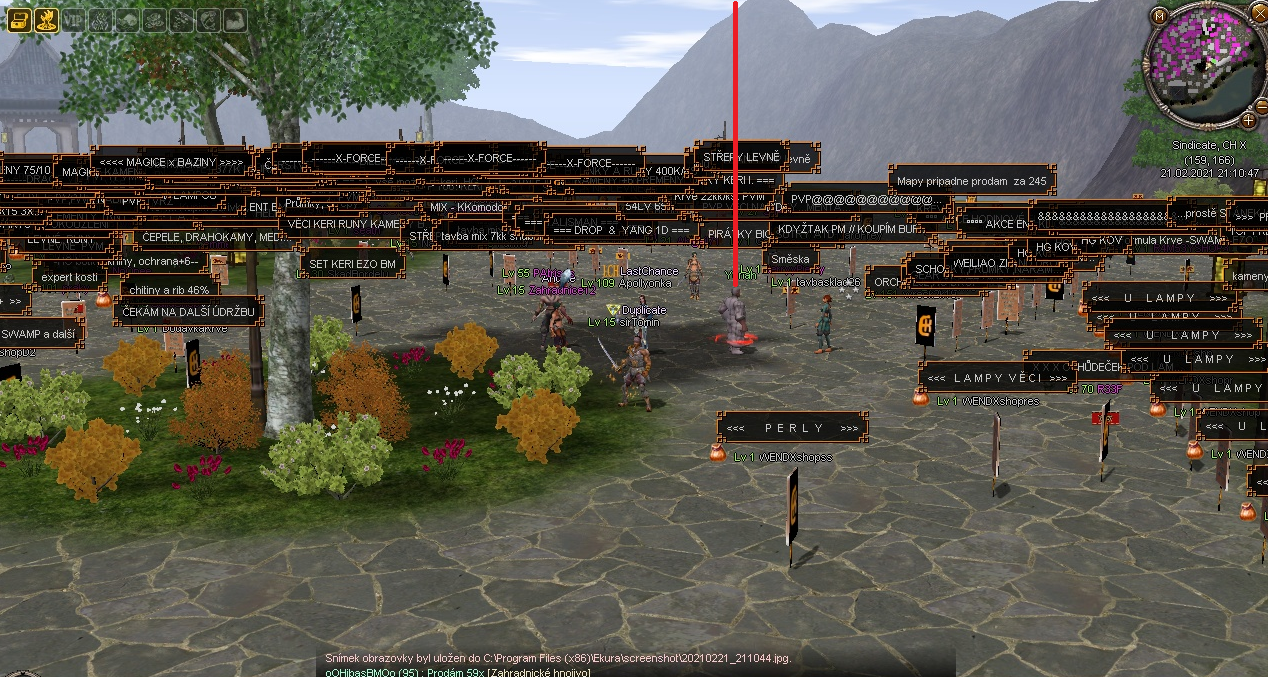This screenshot has height=677, width=1268.
Task: Click the golden flame bonus icon
Action: coord(45,19)
